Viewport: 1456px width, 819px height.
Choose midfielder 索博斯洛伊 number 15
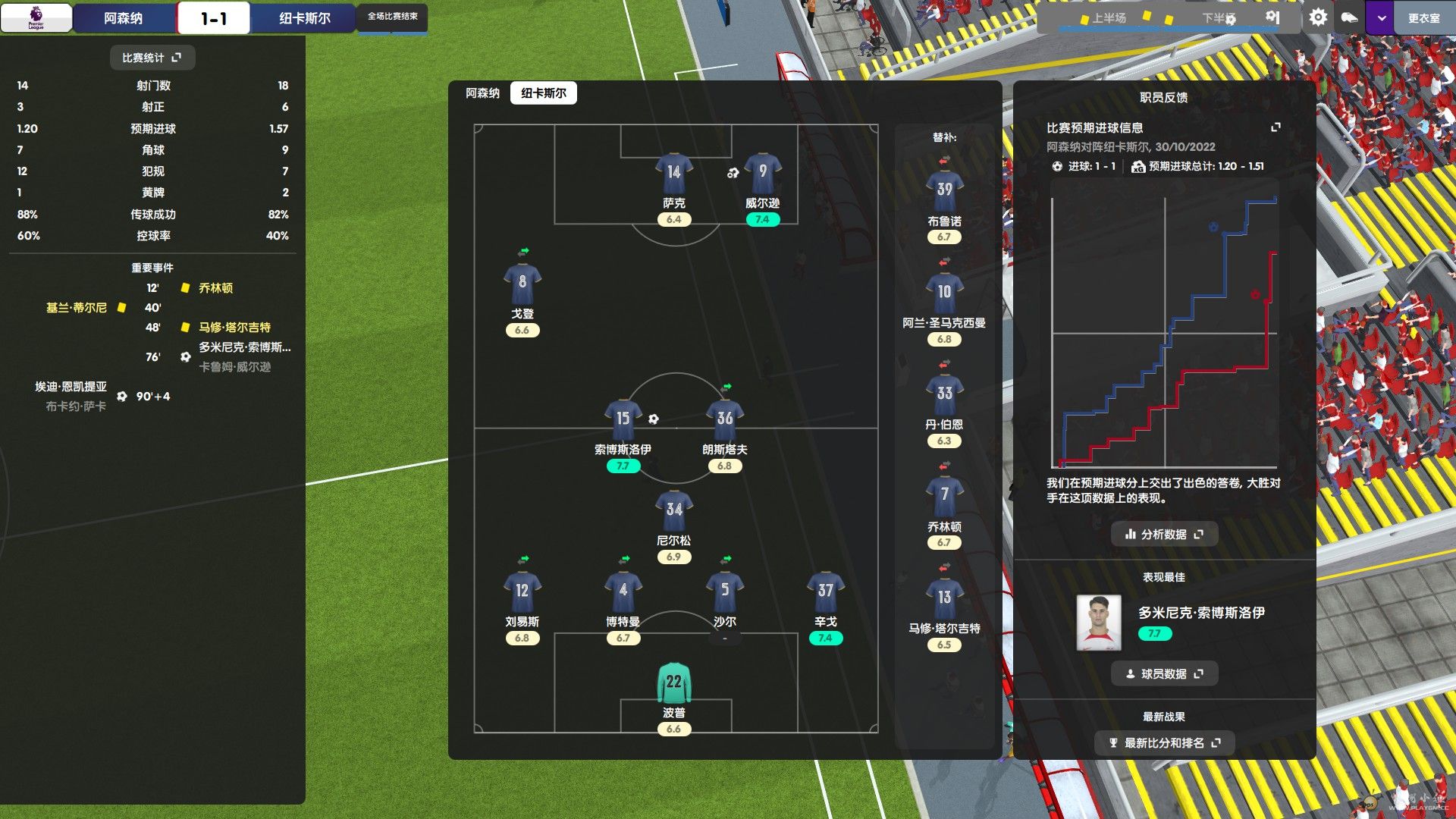623,421
